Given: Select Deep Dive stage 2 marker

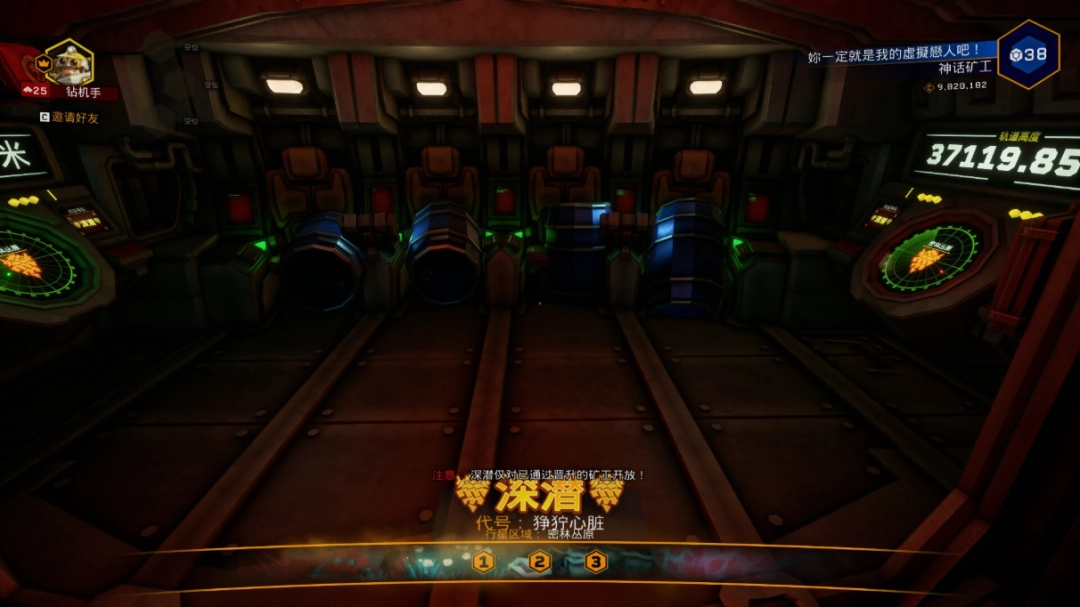Looking at the screenshot, I should (540, 562).
